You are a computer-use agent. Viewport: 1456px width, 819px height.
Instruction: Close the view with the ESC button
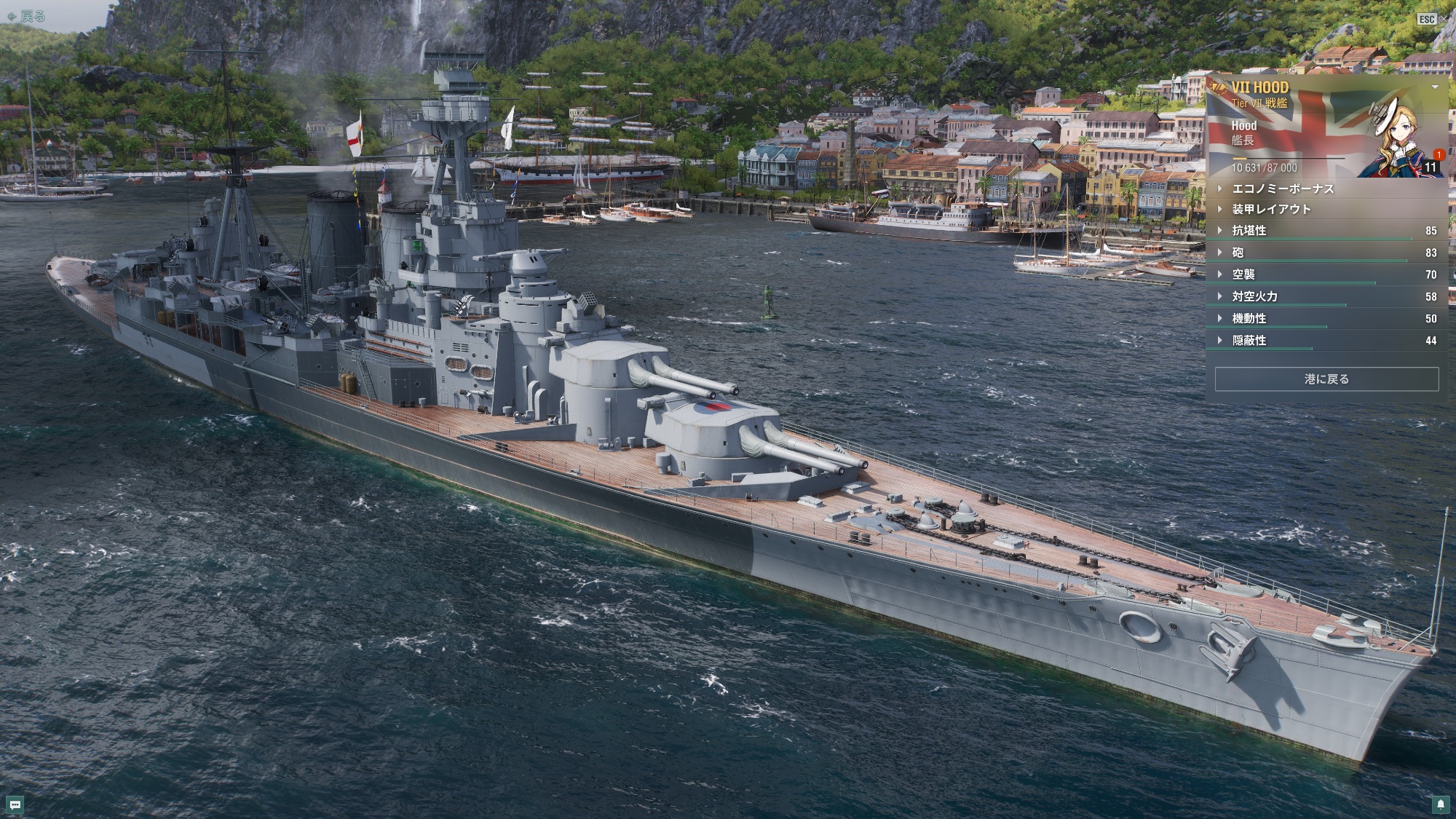pos(1427,19)
